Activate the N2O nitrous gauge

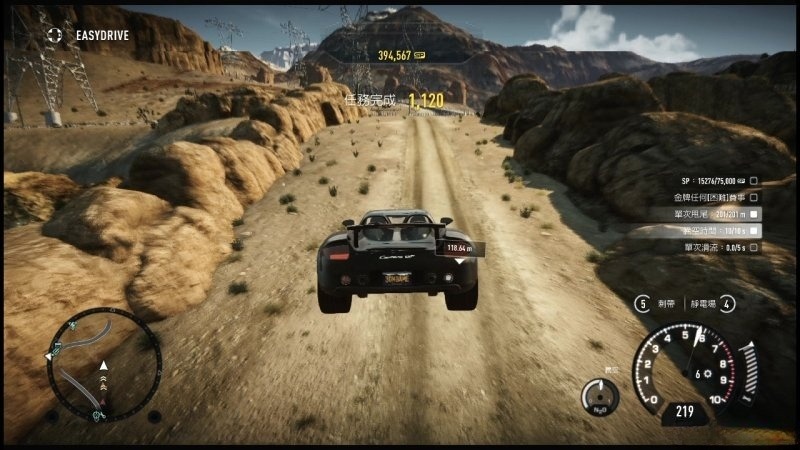coord(600,397)
